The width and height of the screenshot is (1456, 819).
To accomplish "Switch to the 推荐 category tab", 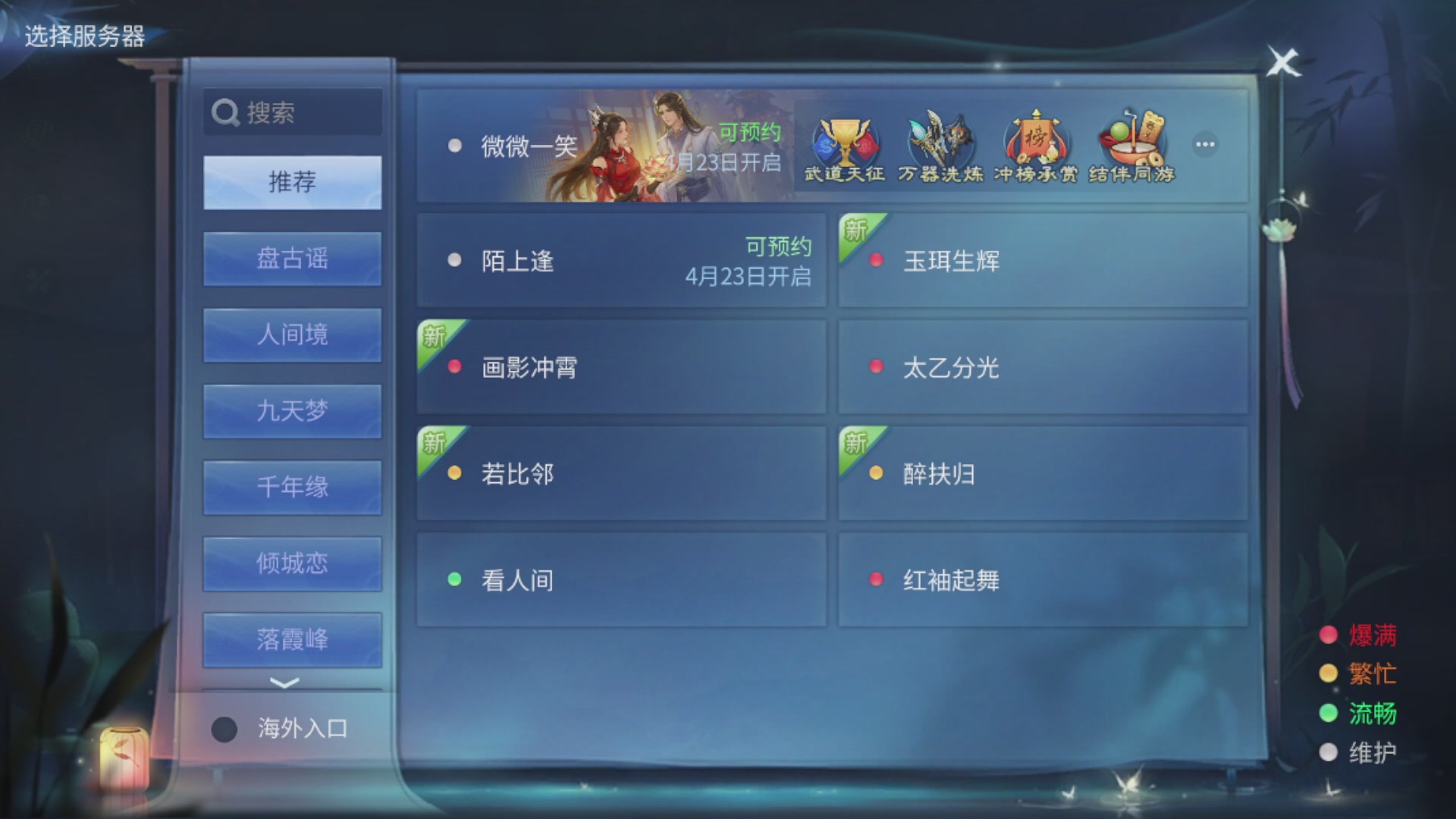I will tap(291, 182).
